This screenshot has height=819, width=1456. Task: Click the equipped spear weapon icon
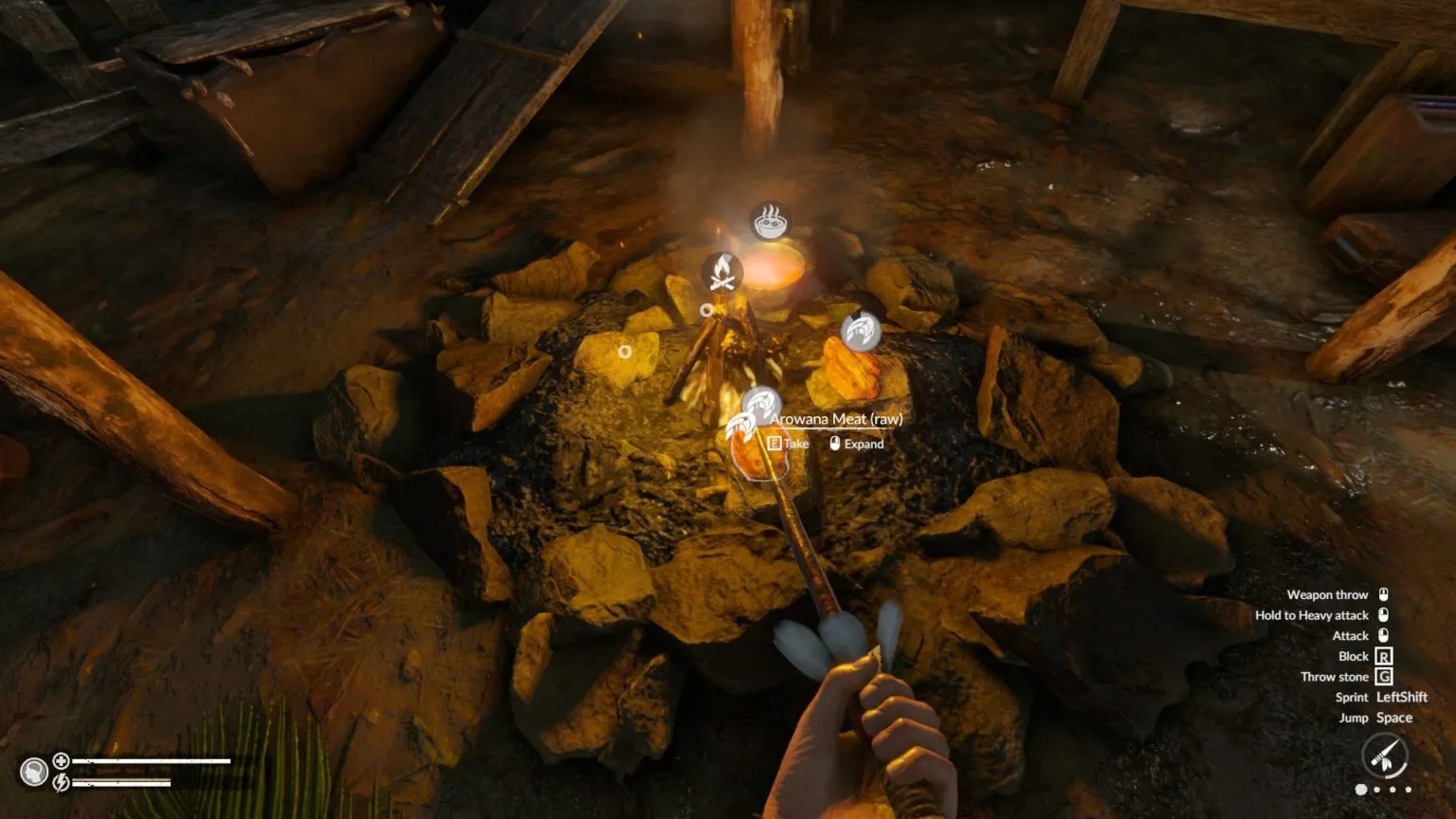[x=1384, y=756]
